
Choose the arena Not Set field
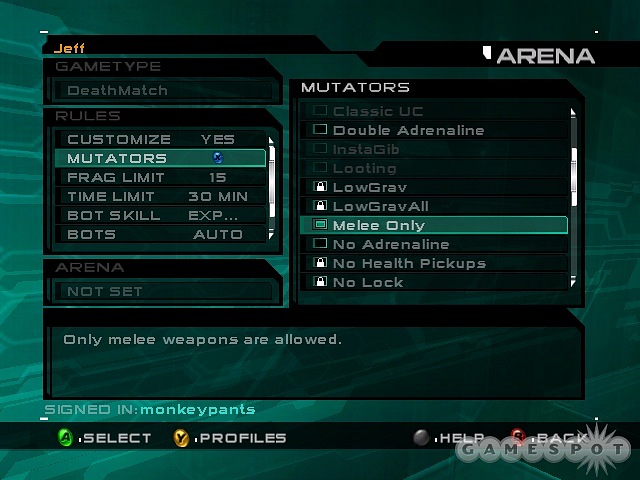coord(160,291)
